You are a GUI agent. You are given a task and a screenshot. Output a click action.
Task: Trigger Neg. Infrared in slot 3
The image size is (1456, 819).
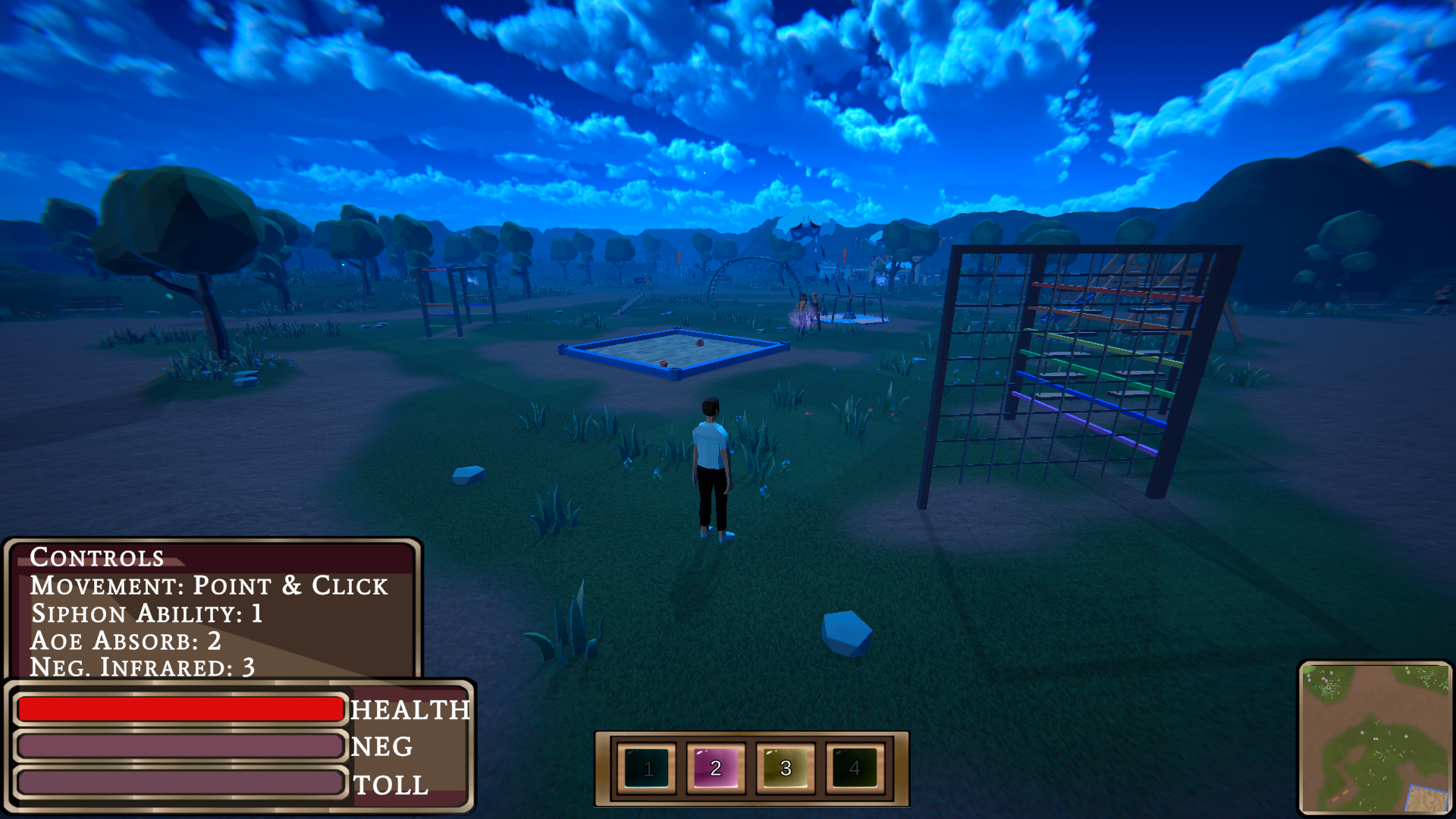coord(785,768)
